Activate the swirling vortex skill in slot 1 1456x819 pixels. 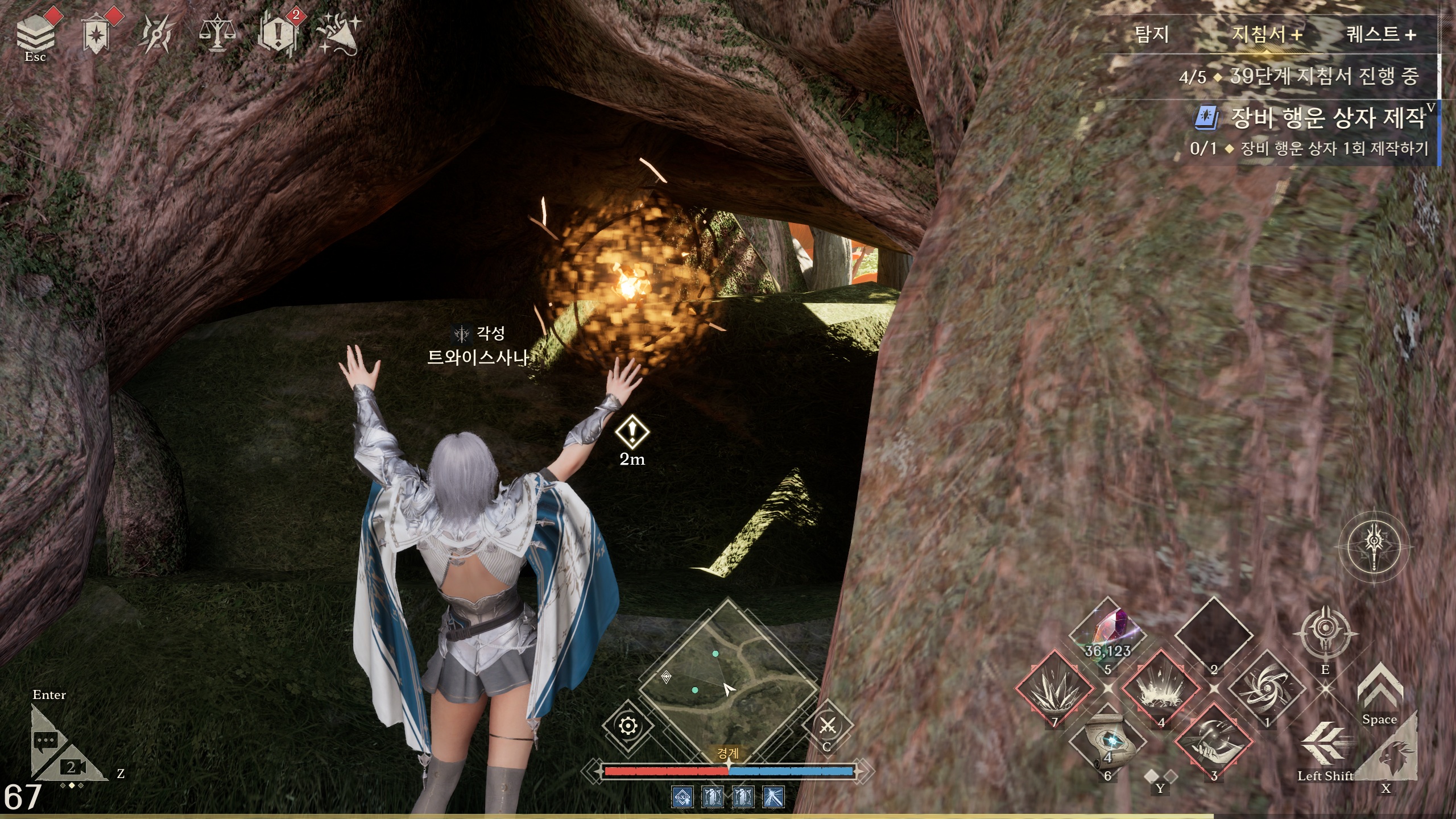click(x=1267, y=688)
